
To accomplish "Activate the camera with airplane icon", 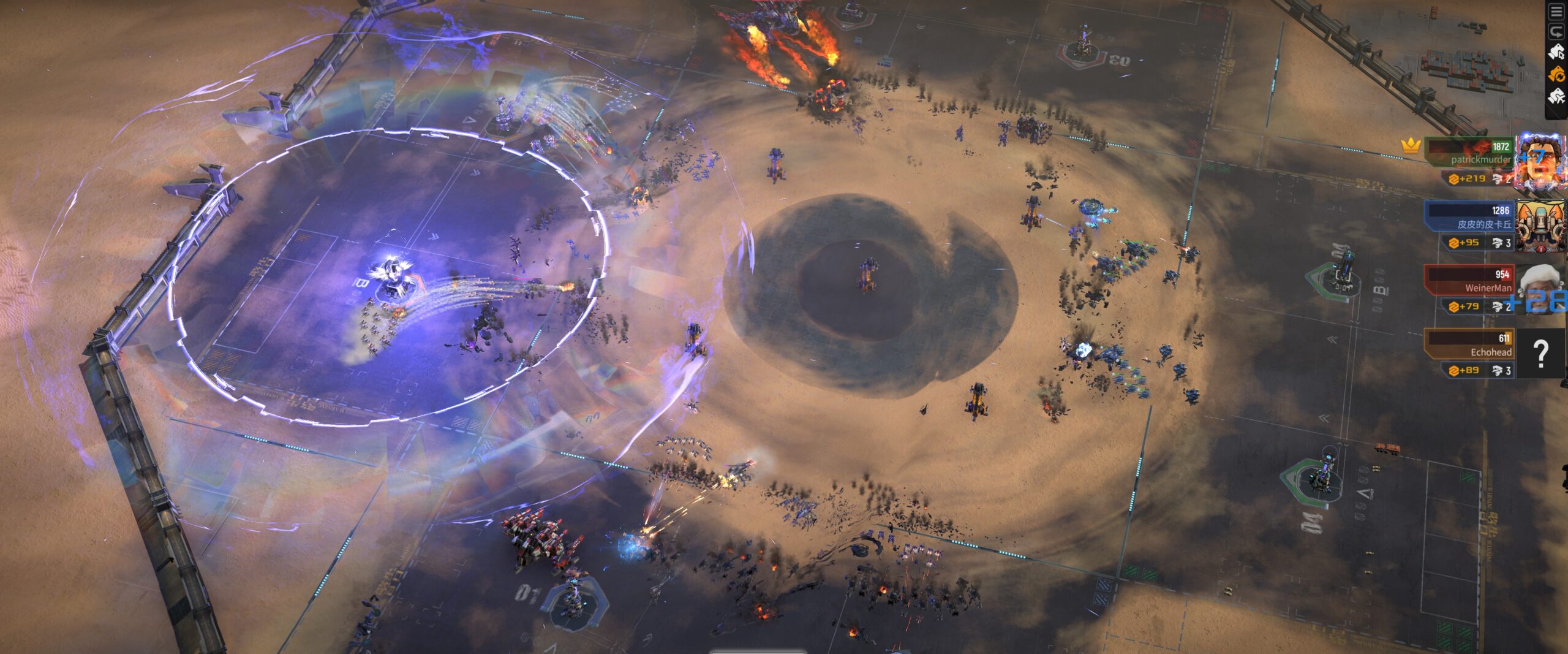I will click(1556, 96).
